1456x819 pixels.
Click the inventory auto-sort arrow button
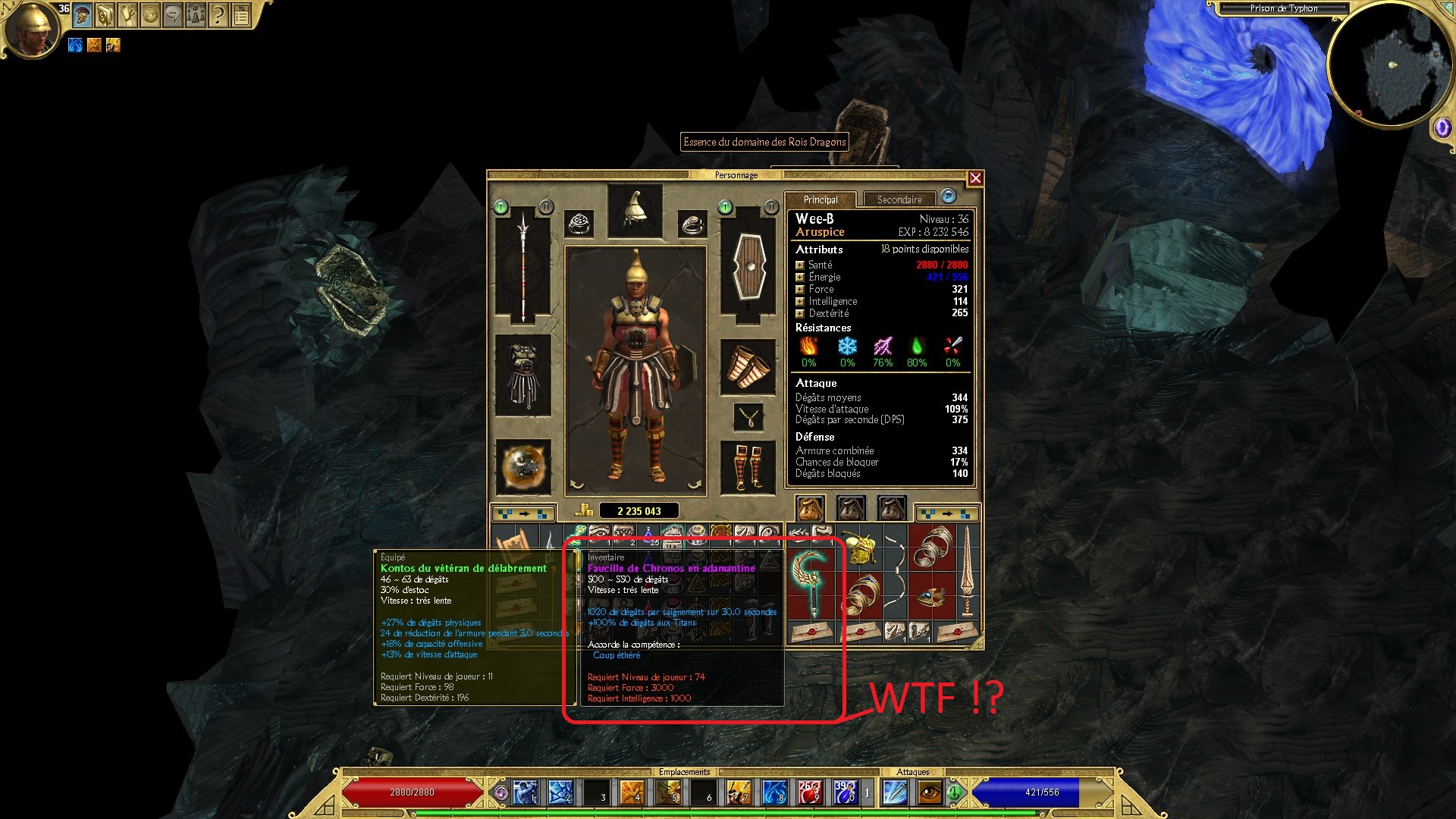point(525,513)
